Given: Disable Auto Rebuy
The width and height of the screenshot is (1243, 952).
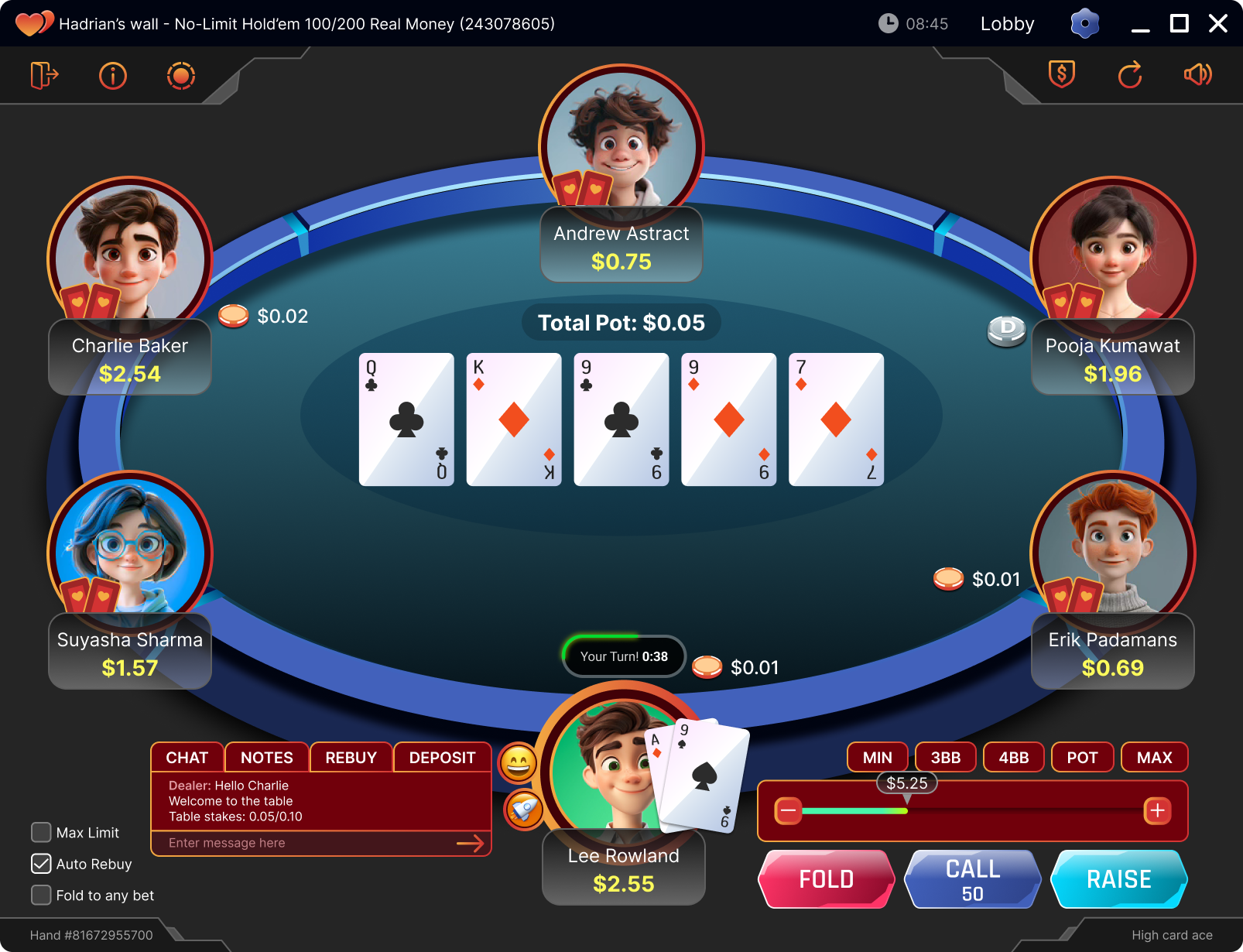Looking at the screenshot, I should pyautogui.click(x=40, y=864).
